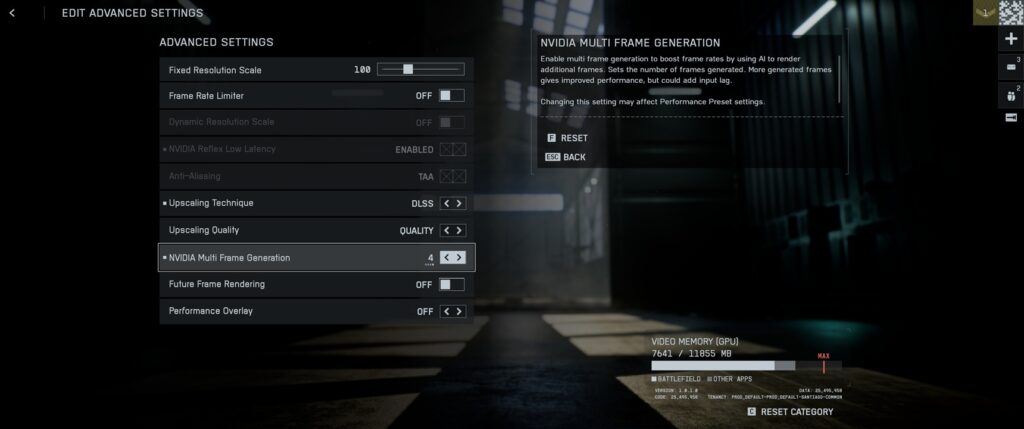Switch Upscaling Technique to the previous option
The image size is (1024, 429).
click(x=446, y=203)
